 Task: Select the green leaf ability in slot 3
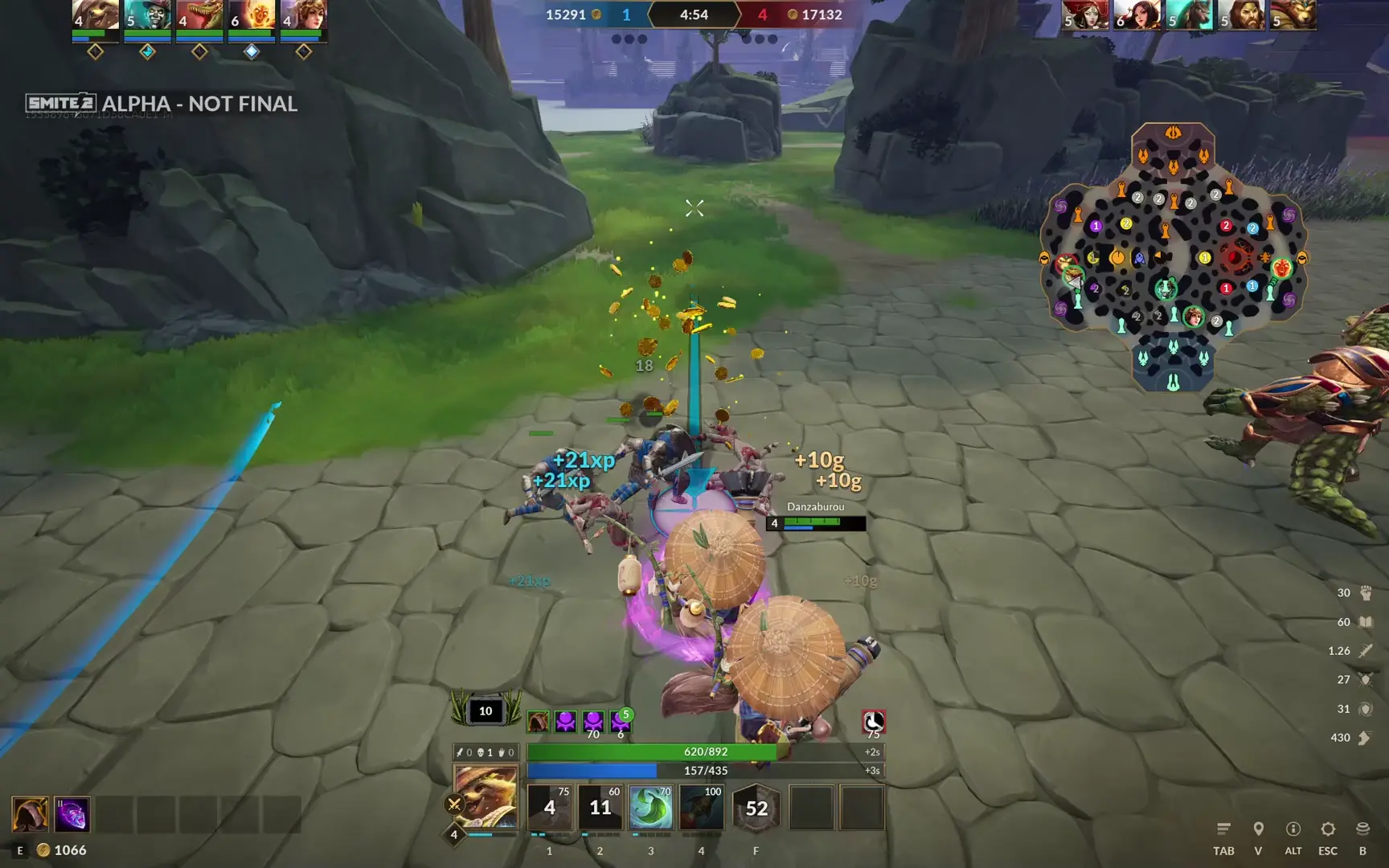(650, 809)
